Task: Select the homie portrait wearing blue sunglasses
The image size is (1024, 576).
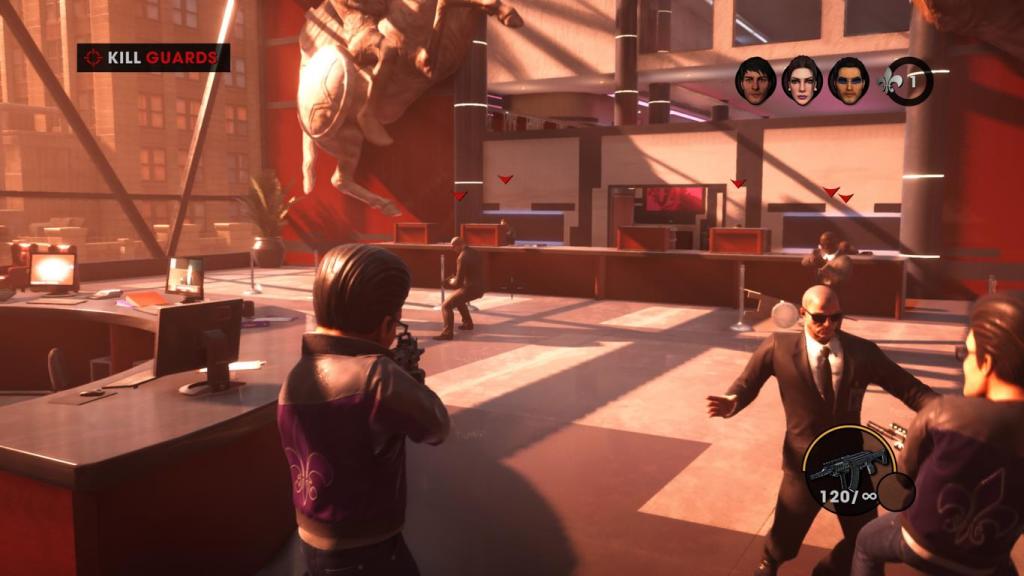Action: click(849, 80)
